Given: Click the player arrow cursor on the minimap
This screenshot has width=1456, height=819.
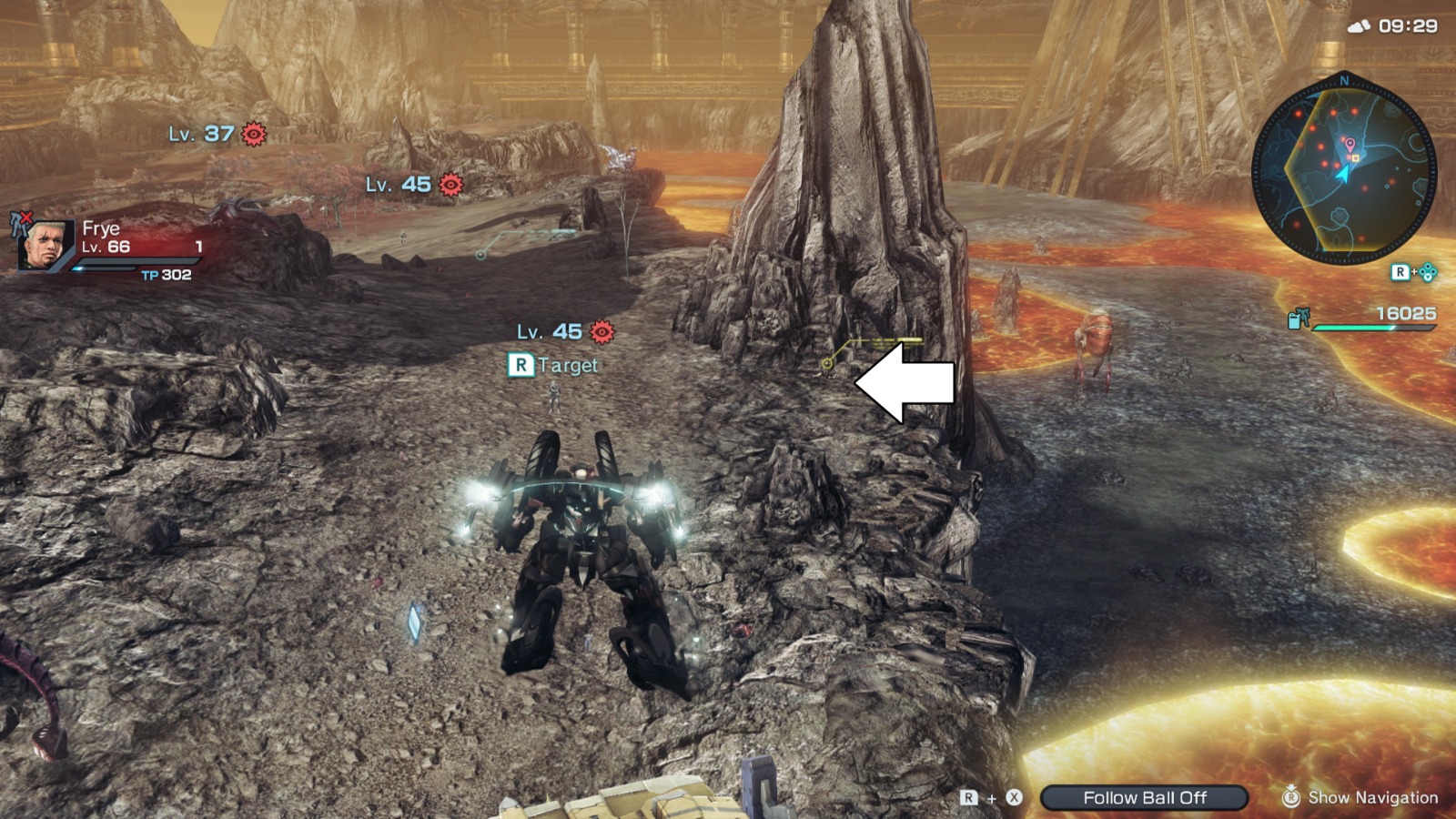Looking at the screenshot, I should click(1344, 175).
